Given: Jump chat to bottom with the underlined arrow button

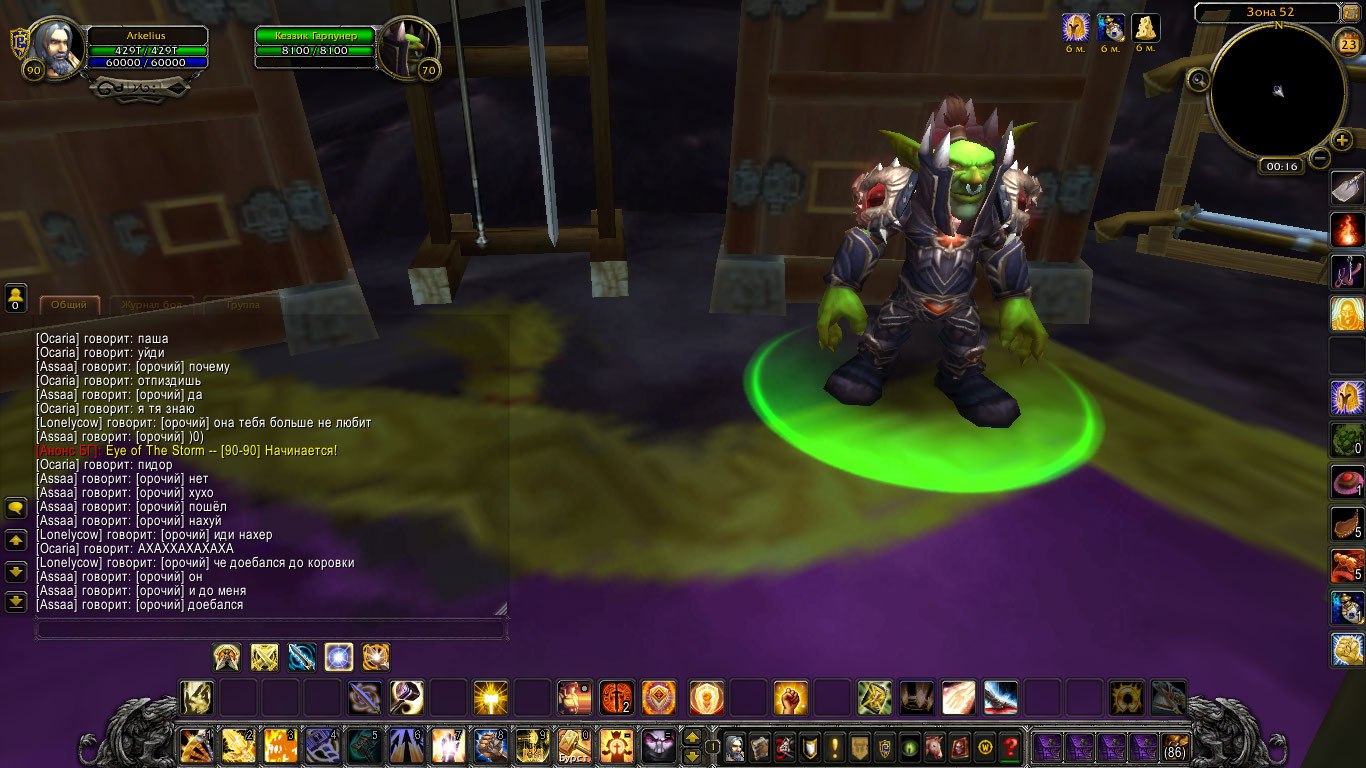Looking at the screenshot, I should [16, 602].
